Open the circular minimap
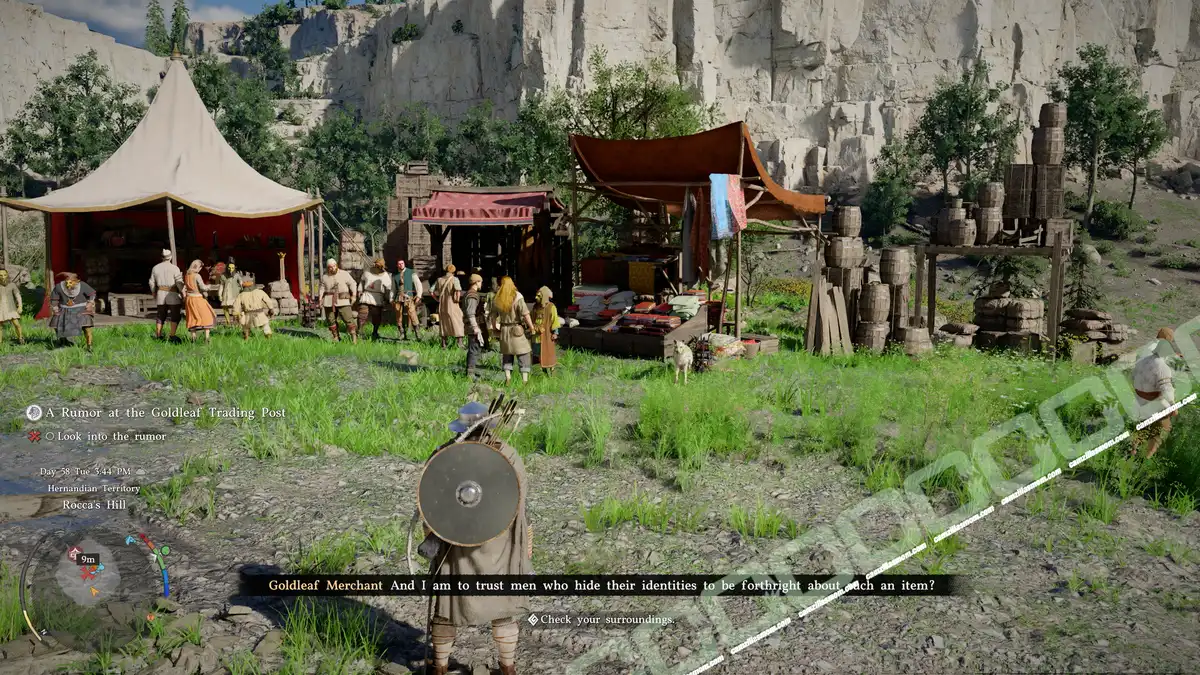Screen dimensions: 1200x675 (x=87, y=572)
